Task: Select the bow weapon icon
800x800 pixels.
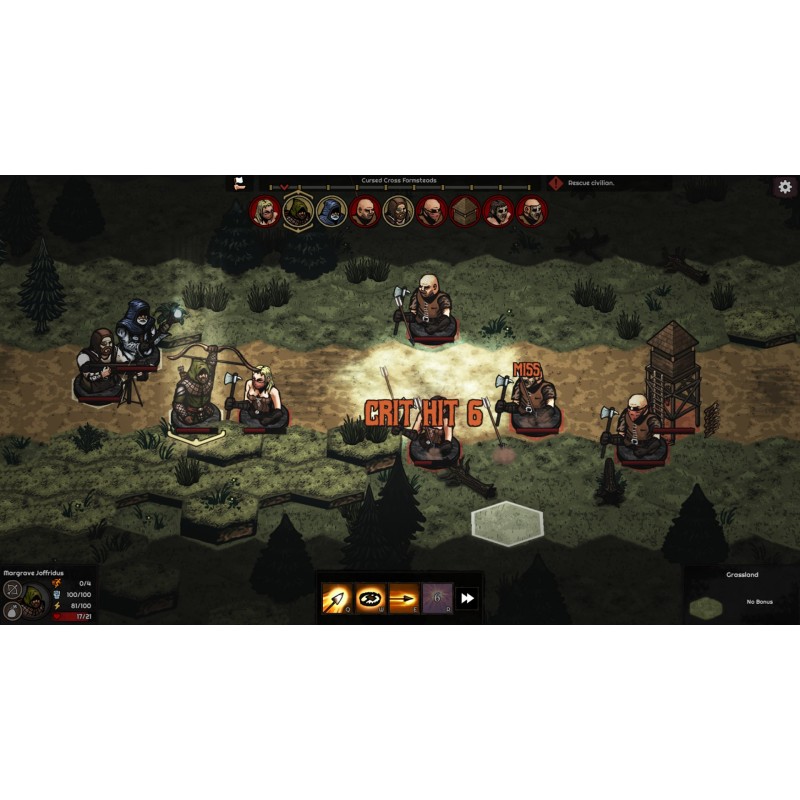Action: click(13, 589)
